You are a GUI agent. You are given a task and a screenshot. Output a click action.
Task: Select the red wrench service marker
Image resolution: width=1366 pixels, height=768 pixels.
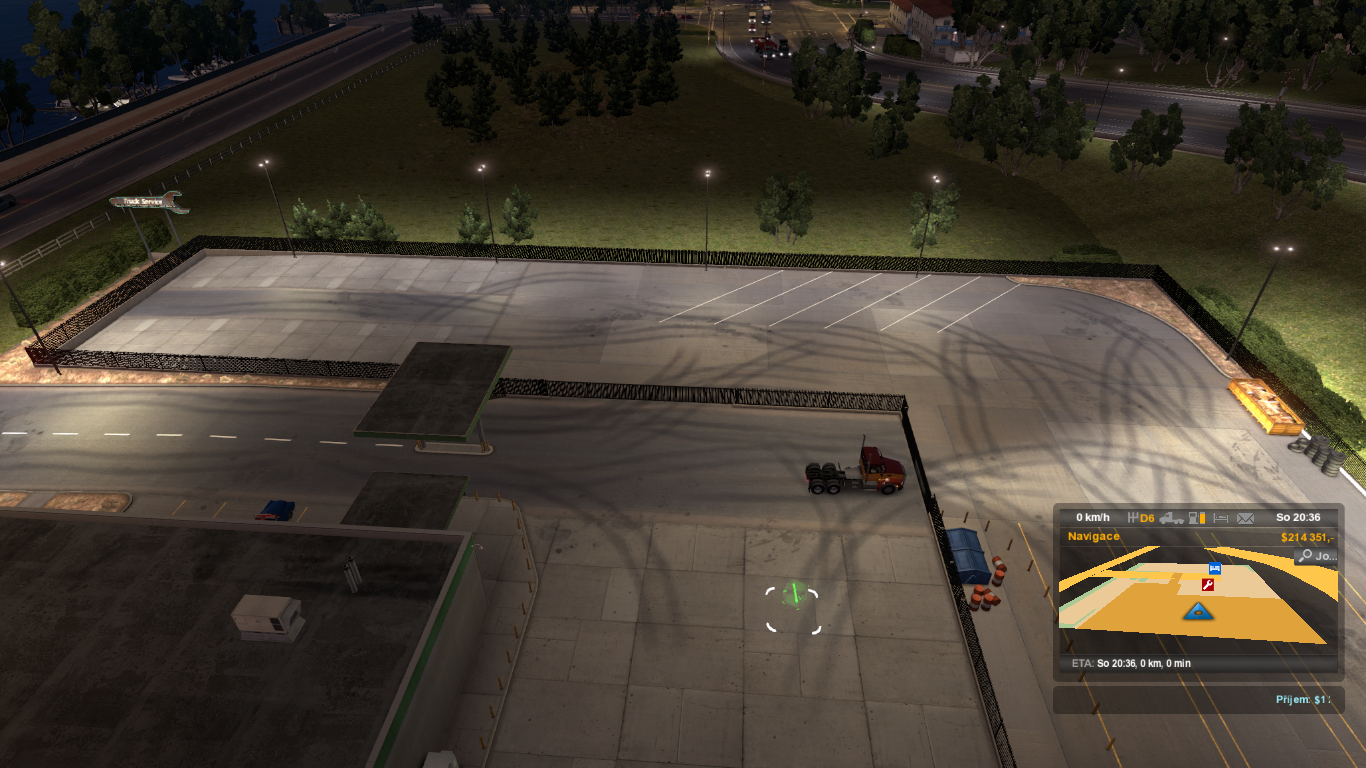pyautogui.click(x=1208, y=585)
